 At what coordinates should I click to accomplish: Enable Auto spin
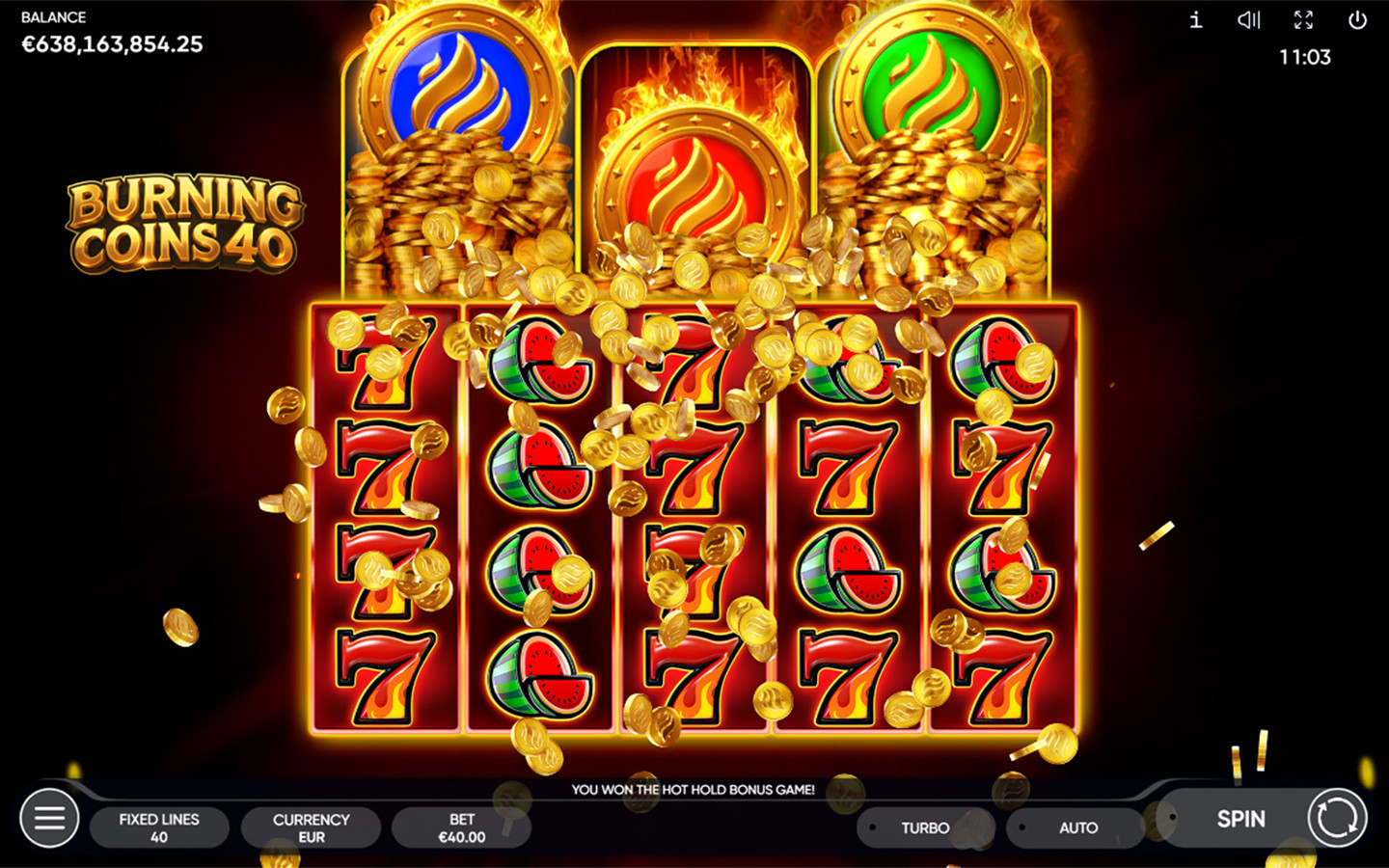1077,827
